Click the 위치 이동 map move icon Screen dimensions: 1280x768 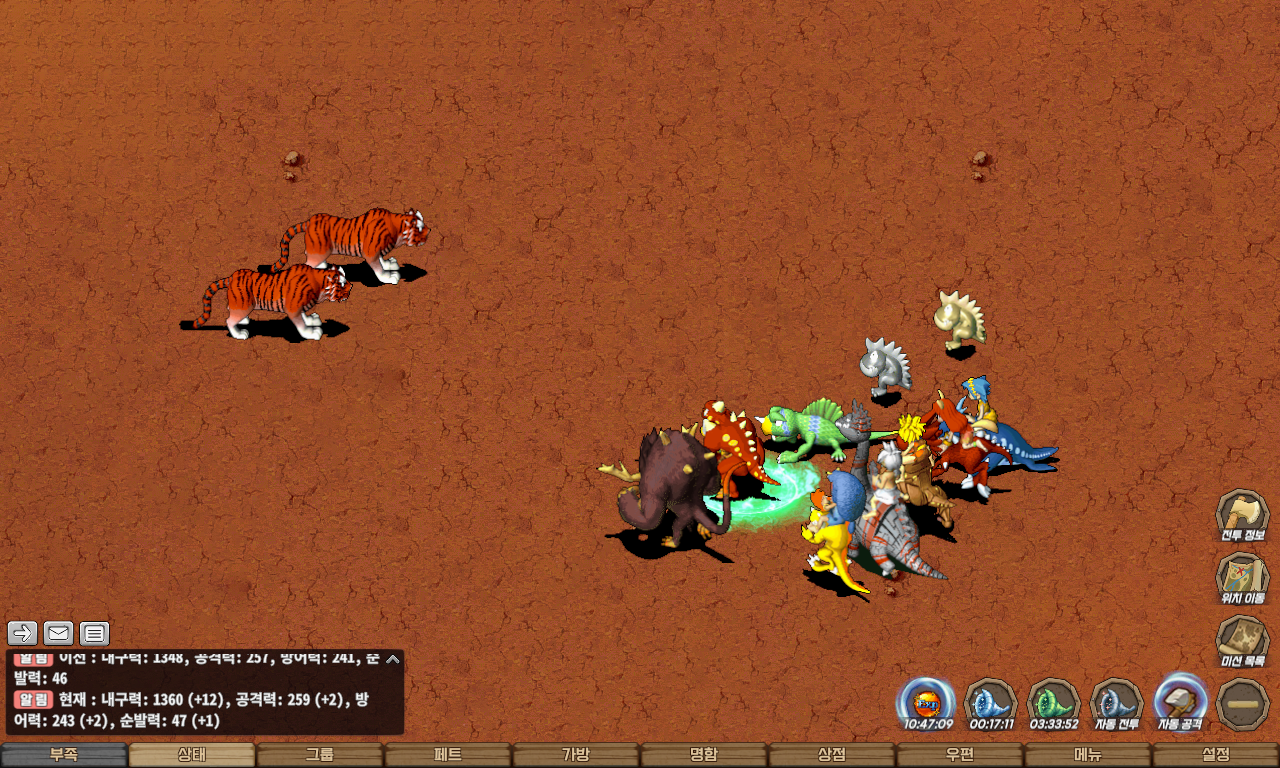1242,577
